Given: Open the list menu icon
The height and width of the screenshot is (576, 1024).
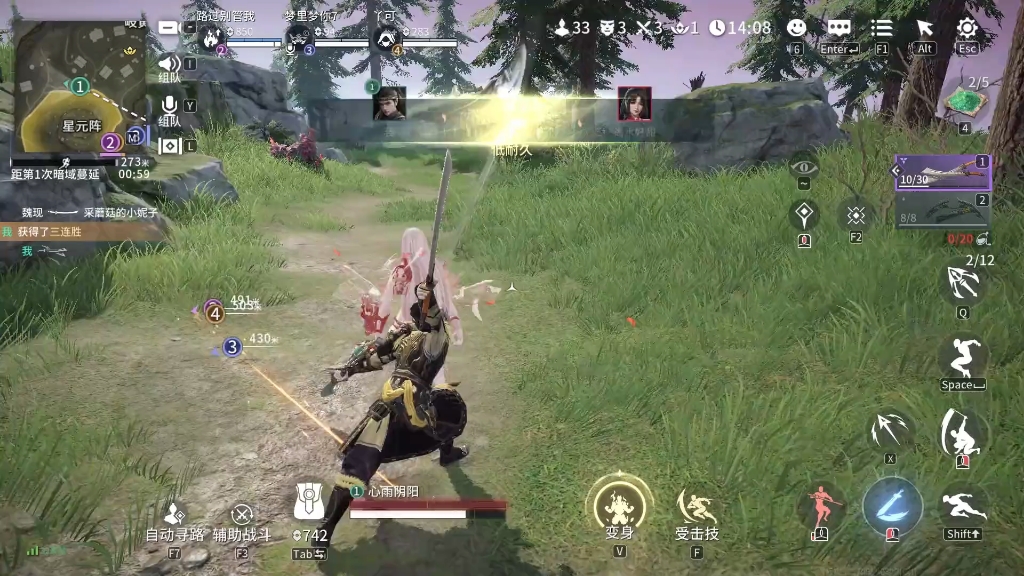Looking at the screenshot, I should pyautogui.click(x=882, y=29).
